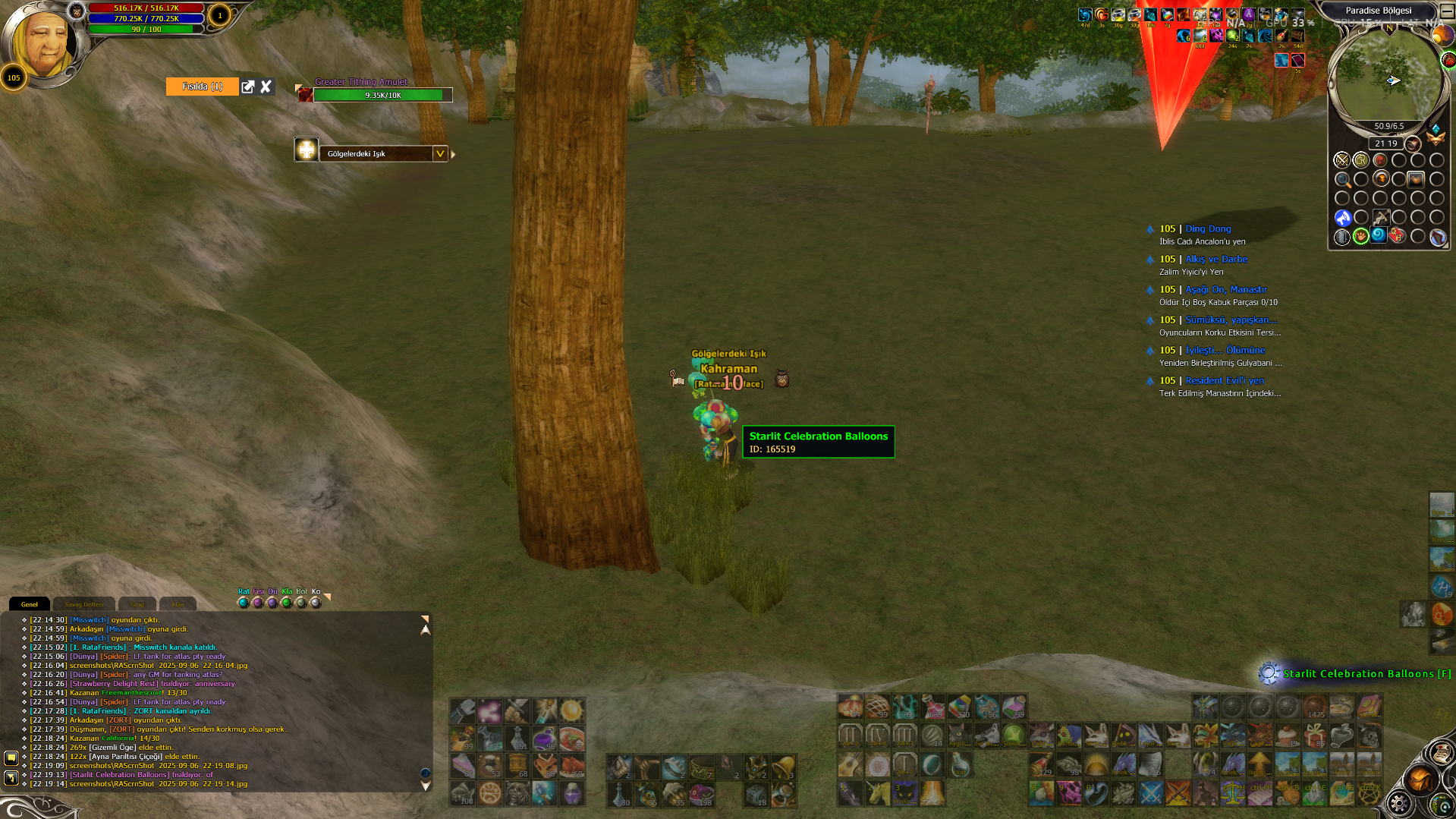The image size is (1456, 819).
Task: Open the Savaş Defteri chat tab
Action: pyautogui.click(x=83, y=604)
